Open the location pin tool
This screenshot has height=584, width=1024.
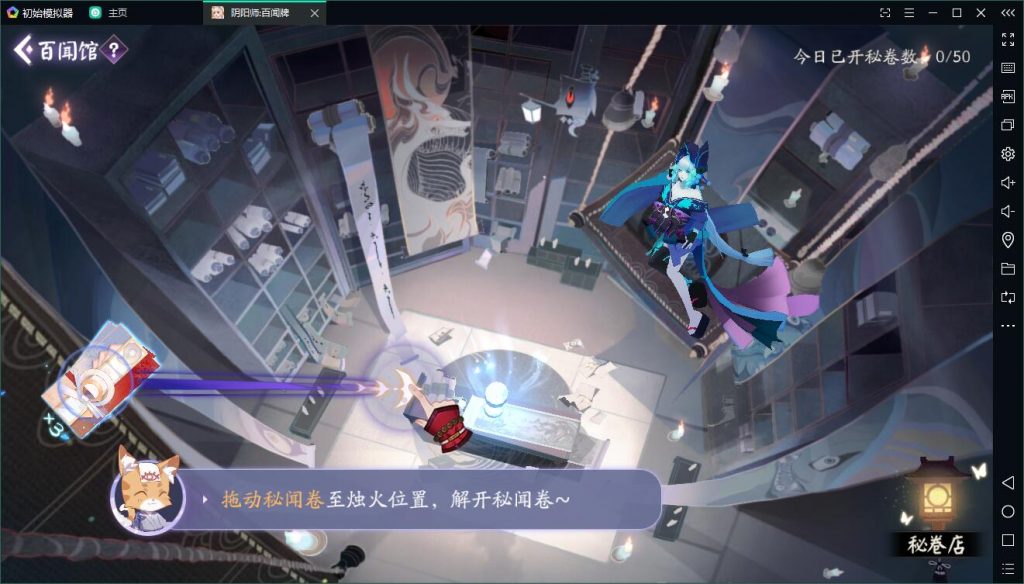click(1007, 240)
